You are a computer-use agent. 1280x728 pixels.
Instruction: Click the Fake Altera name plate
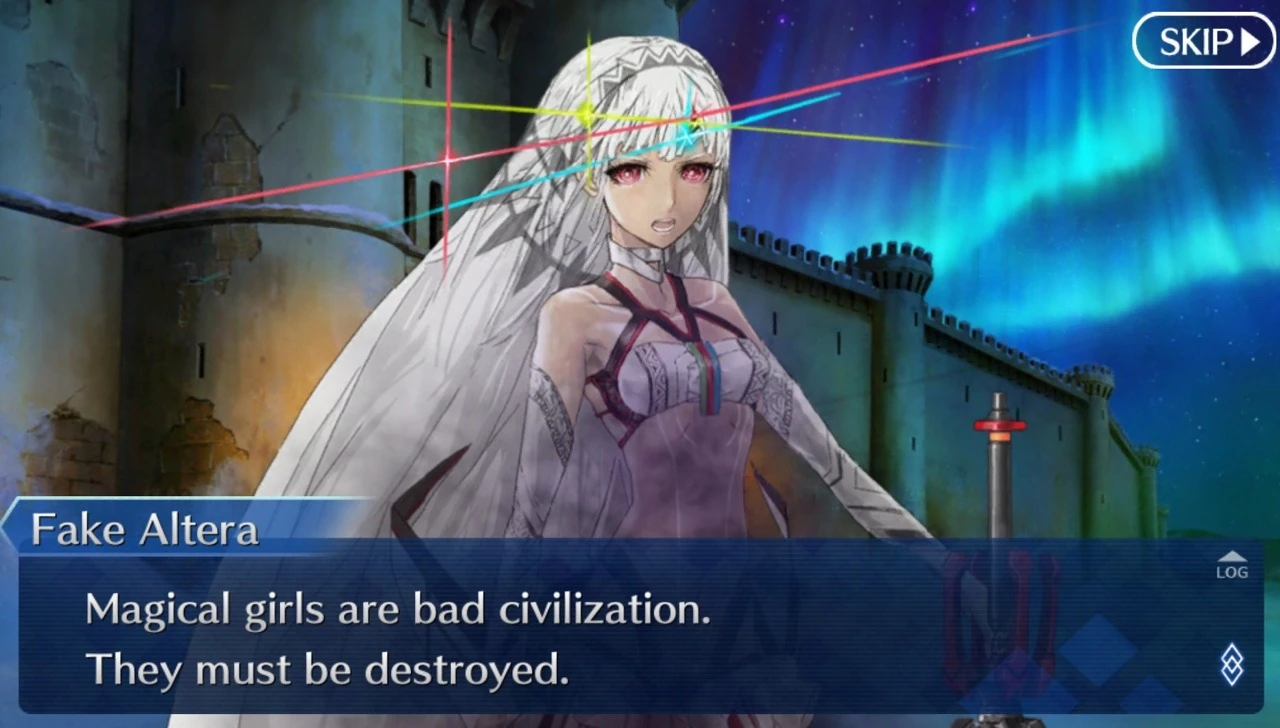tap(143, 528)
